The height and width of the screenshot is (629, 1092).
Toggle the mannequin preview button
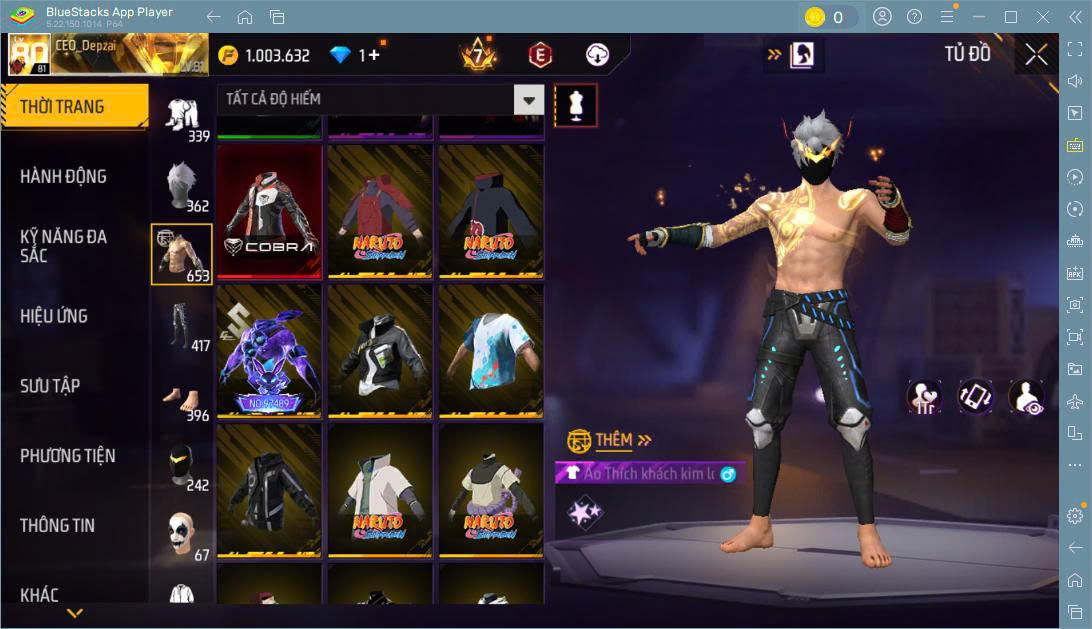[x=576, y=104]
